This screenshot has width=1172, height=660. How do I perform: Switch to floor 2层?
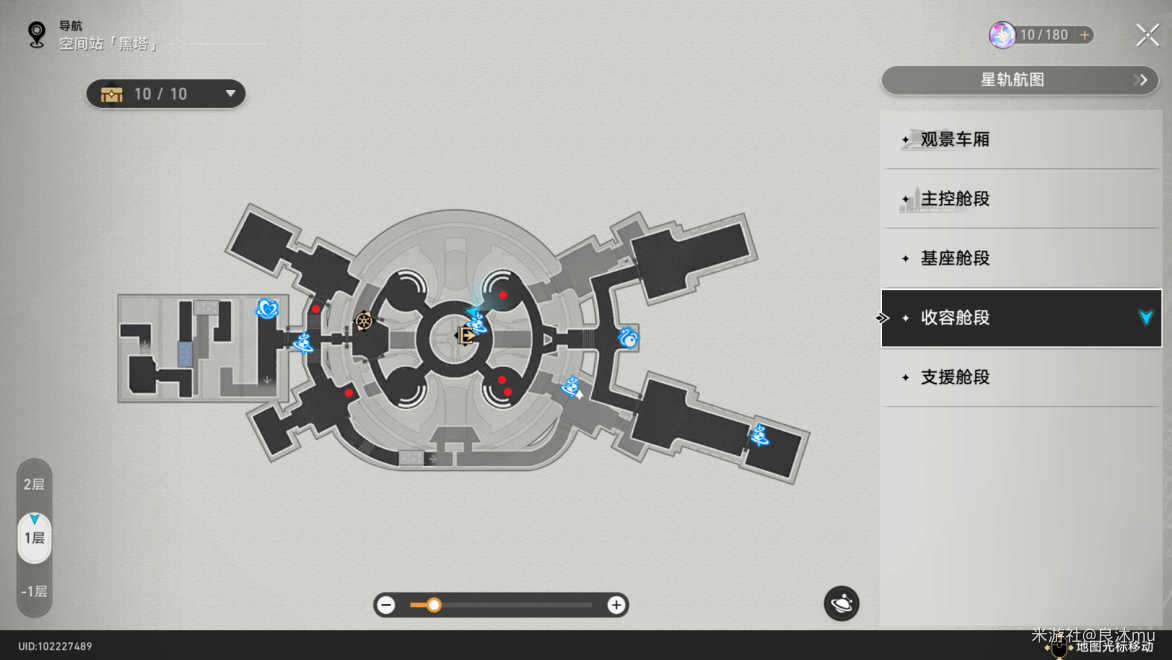[34, 484]
